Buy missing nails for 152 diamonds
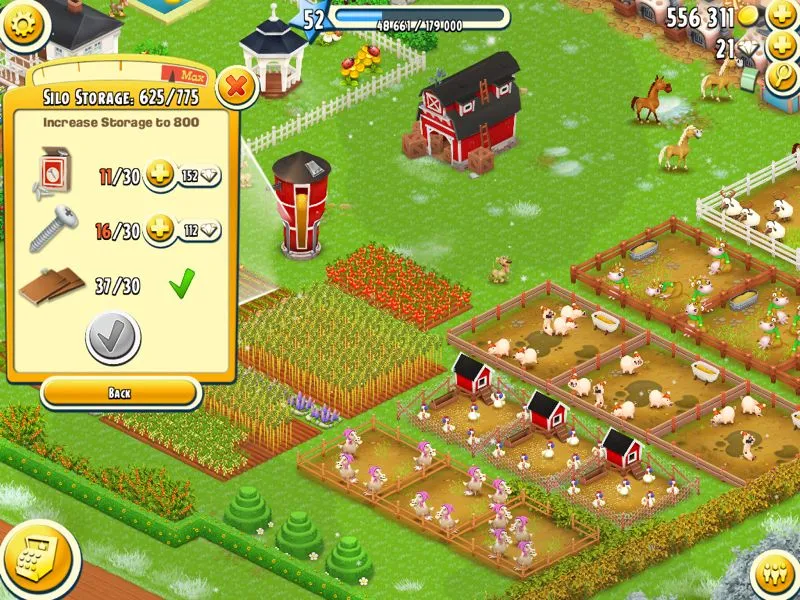The height and width of the screenshot is (600, 800). pos(186,177)
